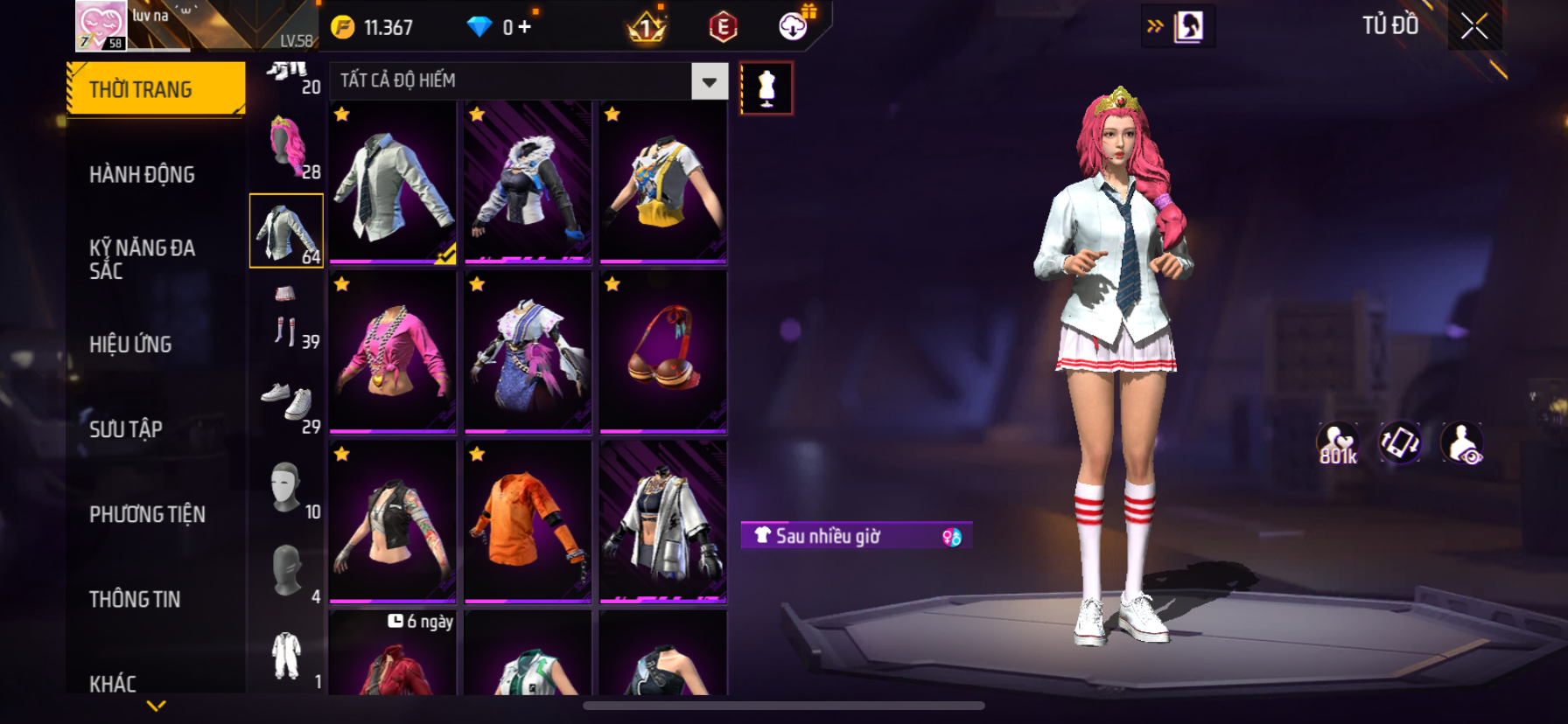The width and height of the screenshot is (1568, 724).
Task: Open the Sau nhiều giờ outfit label
Action: click(855, 536)
